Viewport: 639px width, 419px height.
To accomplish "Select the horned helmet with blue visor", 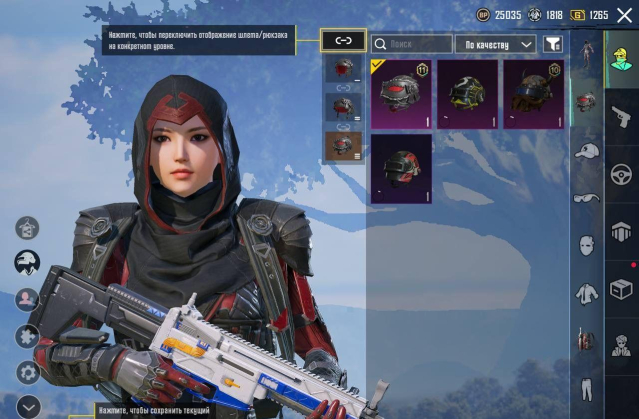I will 533,93.
